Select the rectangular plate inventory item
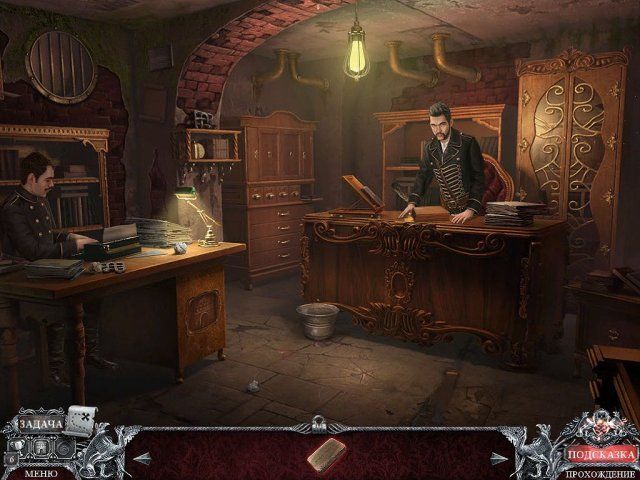This screenshot has width=640, height=480. (x=323, y=455)
